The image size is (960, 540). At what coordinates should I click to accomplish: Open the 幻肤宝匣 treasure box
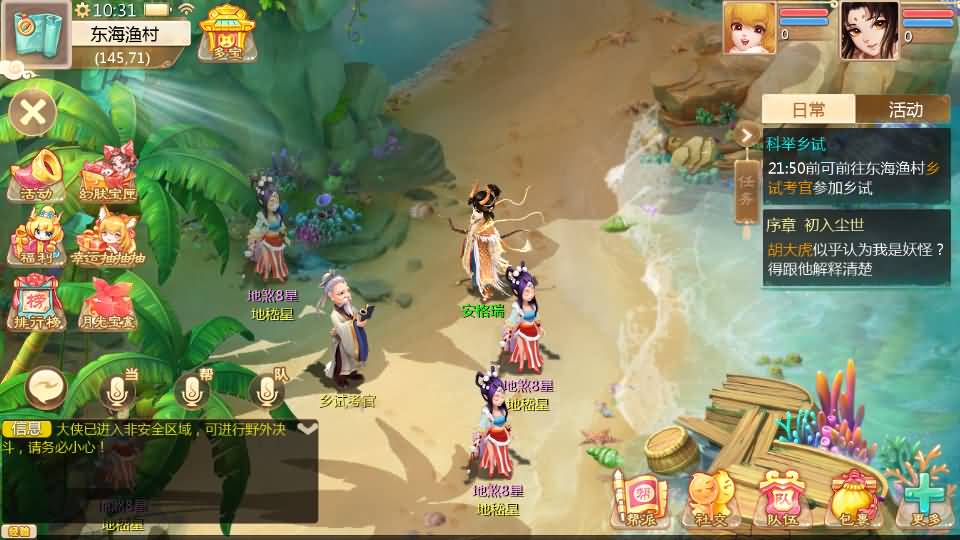108,174
